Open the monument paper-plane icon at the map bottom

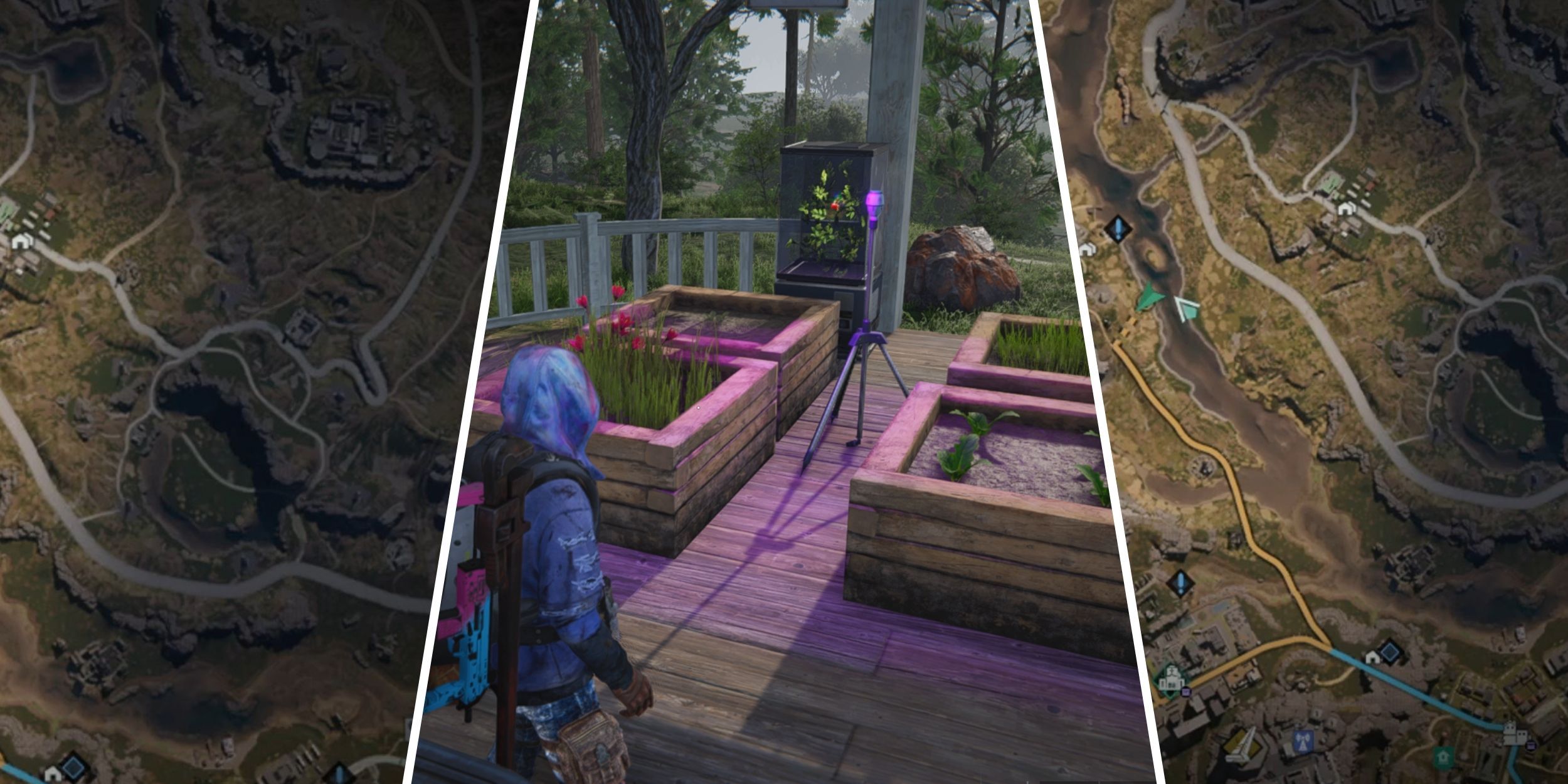pos(1242,744)
